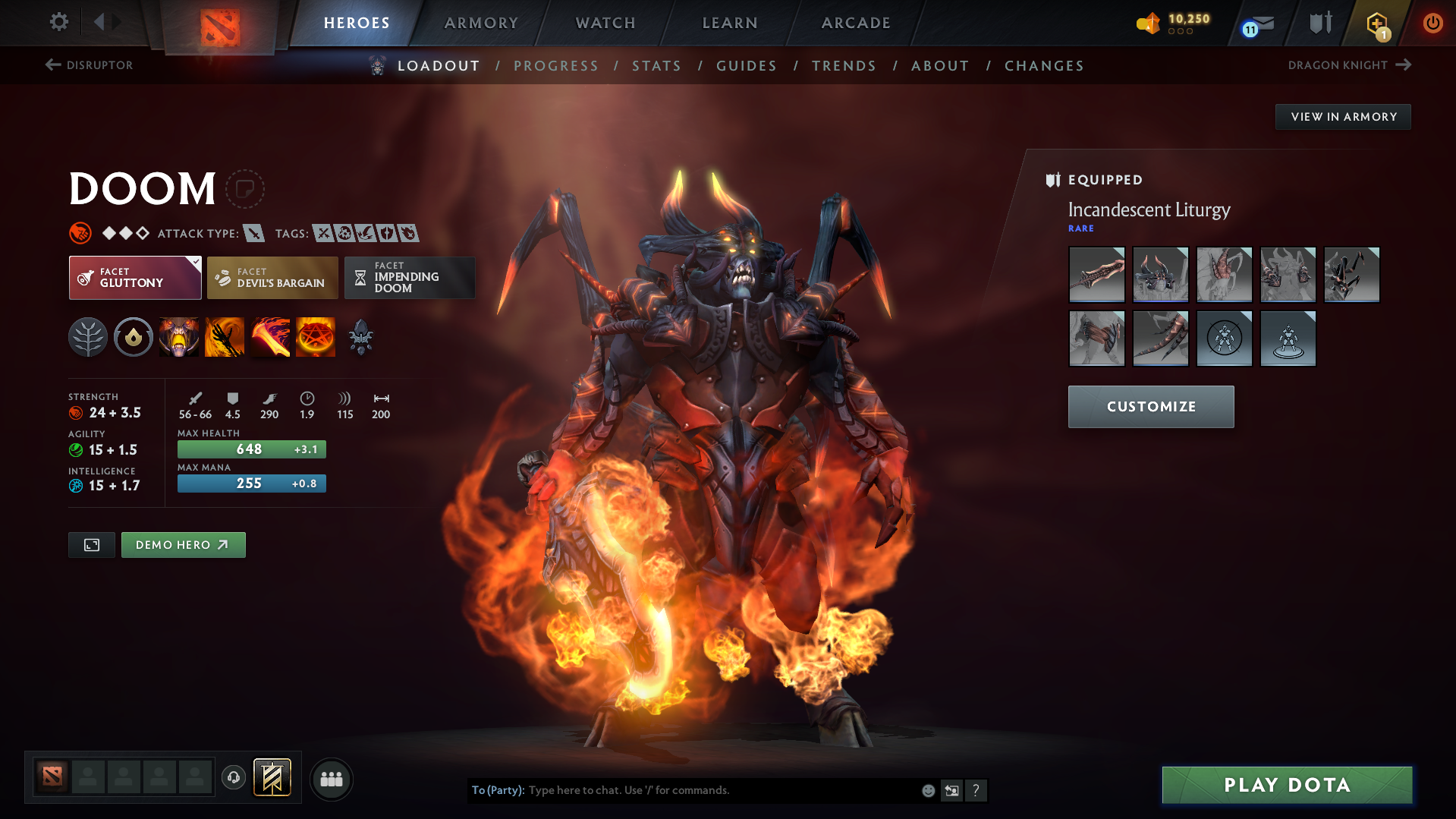Open the Watch tab
Viewport: 1456px width, 819px height.
click(605, 23)
